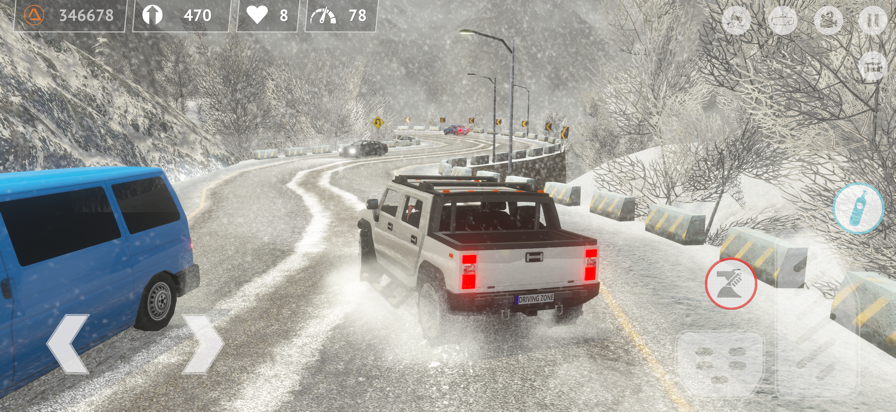896x412 pixels.
Task: Pause the game
Action: click(x=872, y=20)
